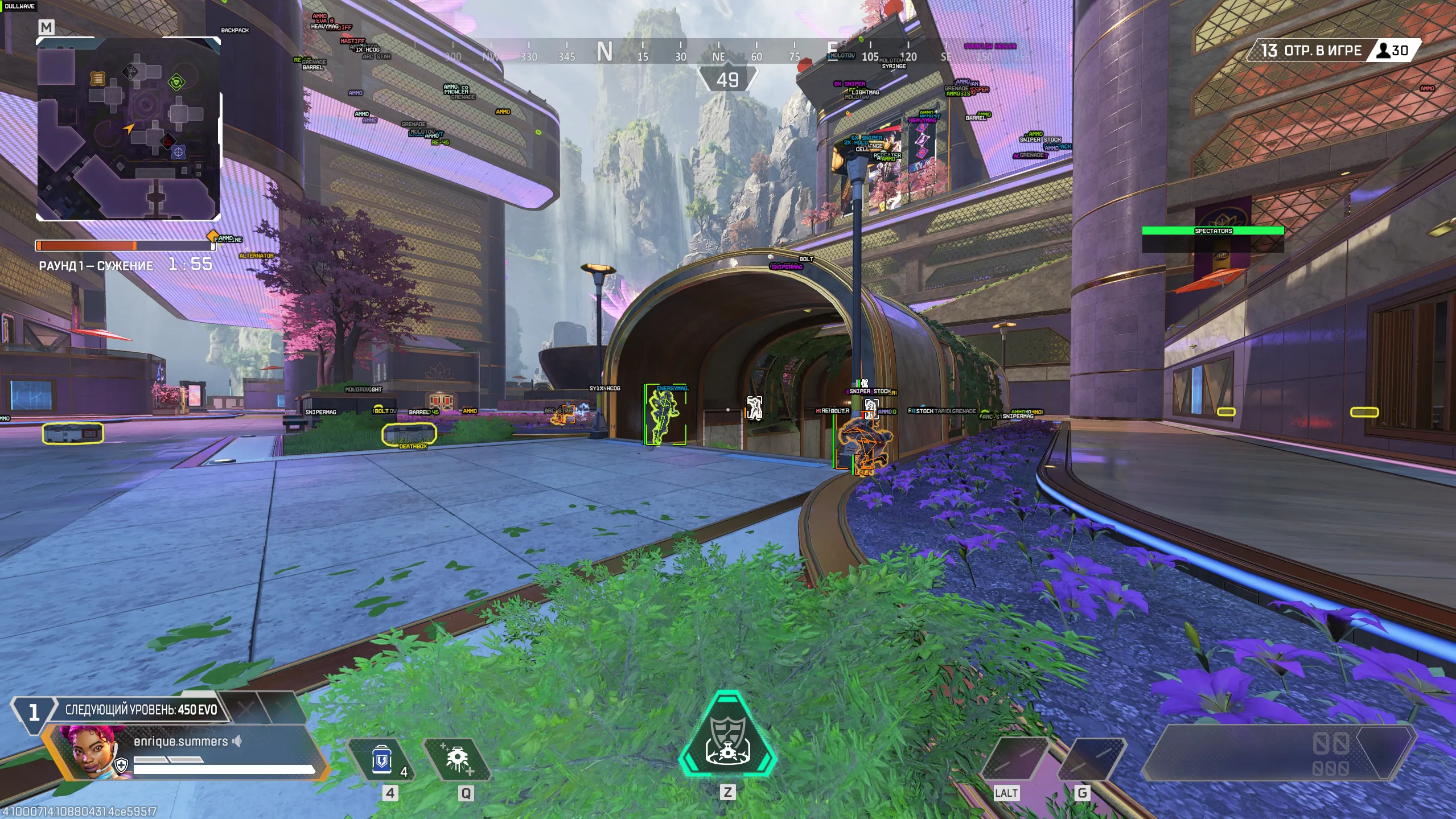Click the DULLWAVE overlay label
The height and width of the screenshot is (819, 1456).
pyautogui.click(x=19, y=6)
